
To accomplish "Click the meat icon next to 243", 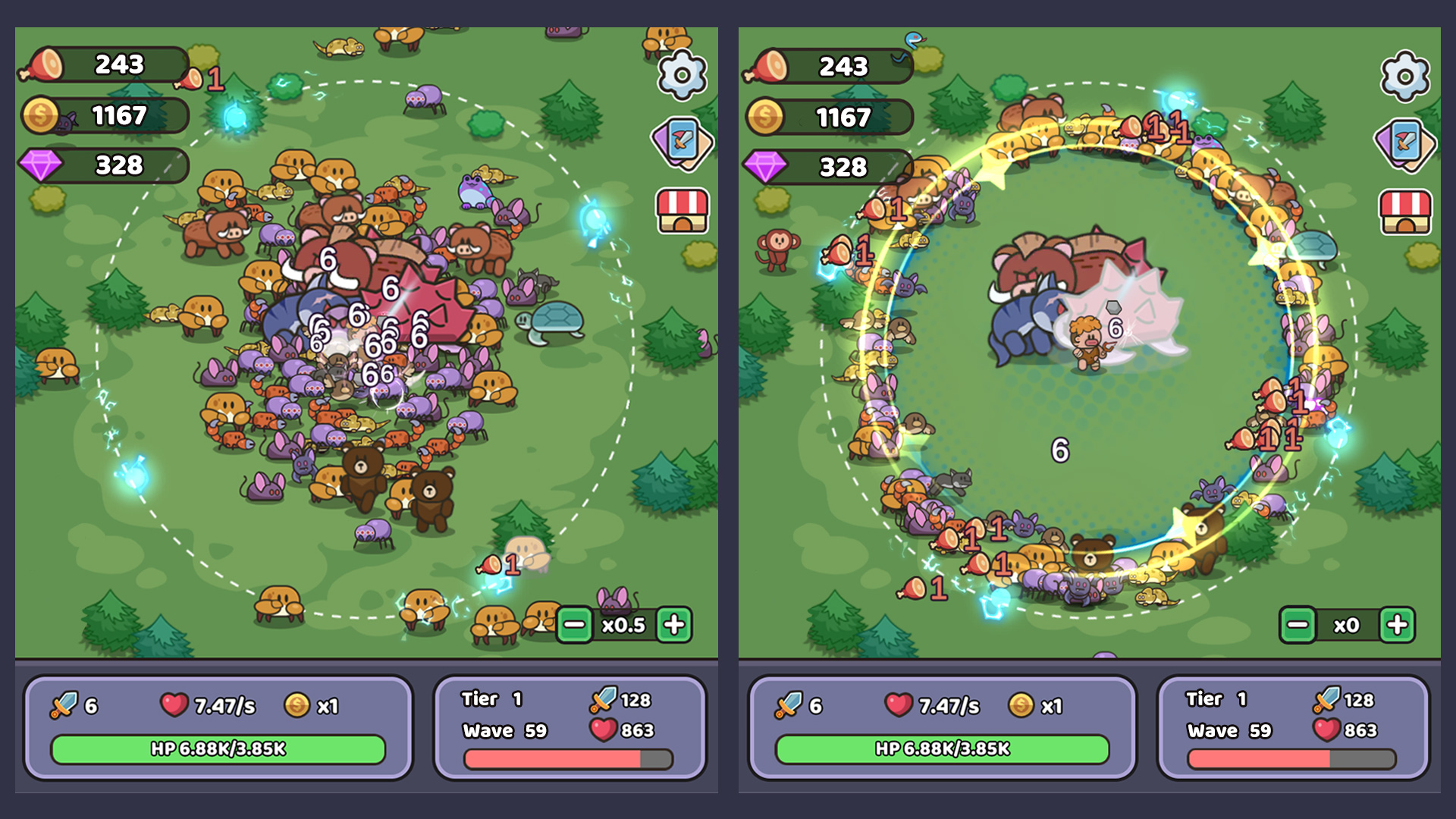I will click(40, 64).
